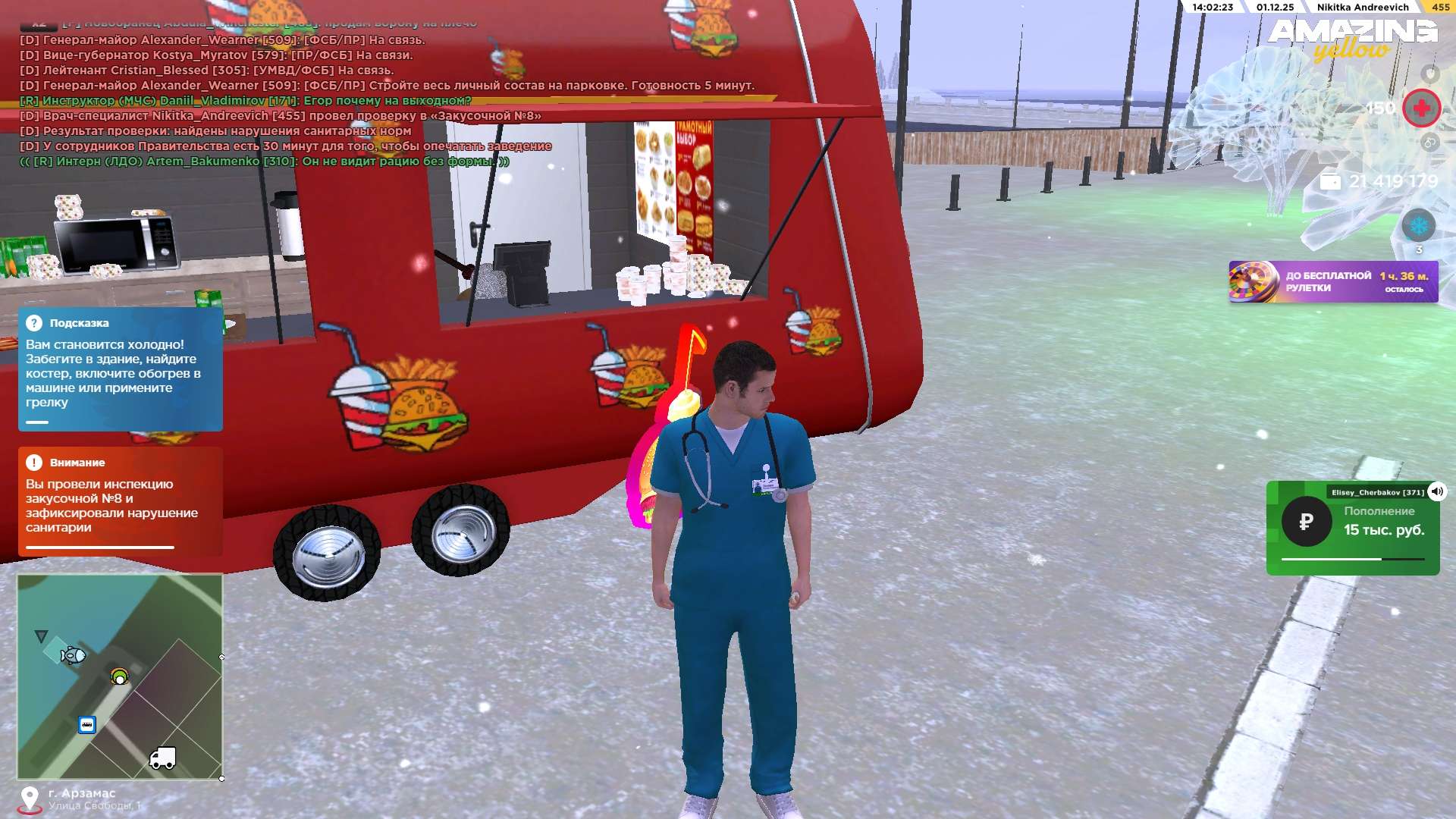Viewport: 1456px width, 819px height.
Task: Click the red cross health icon
Action: click(x=1421, y=108)
